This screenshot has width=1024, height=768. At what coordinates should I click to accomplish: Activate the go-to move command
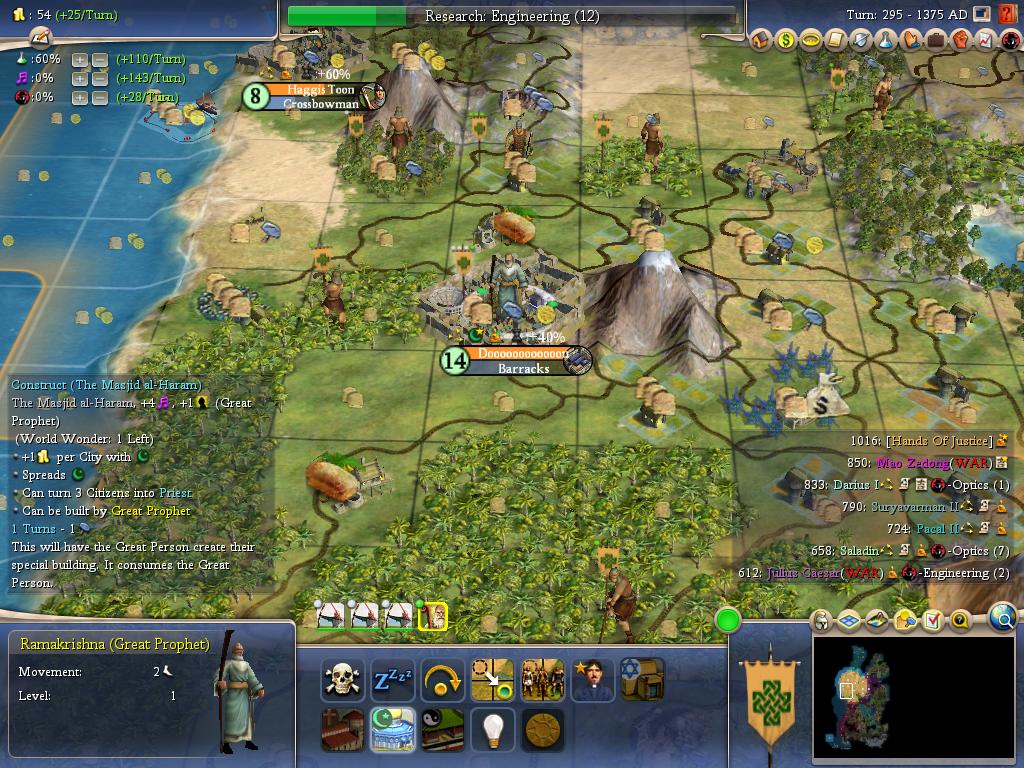point(492,680)
